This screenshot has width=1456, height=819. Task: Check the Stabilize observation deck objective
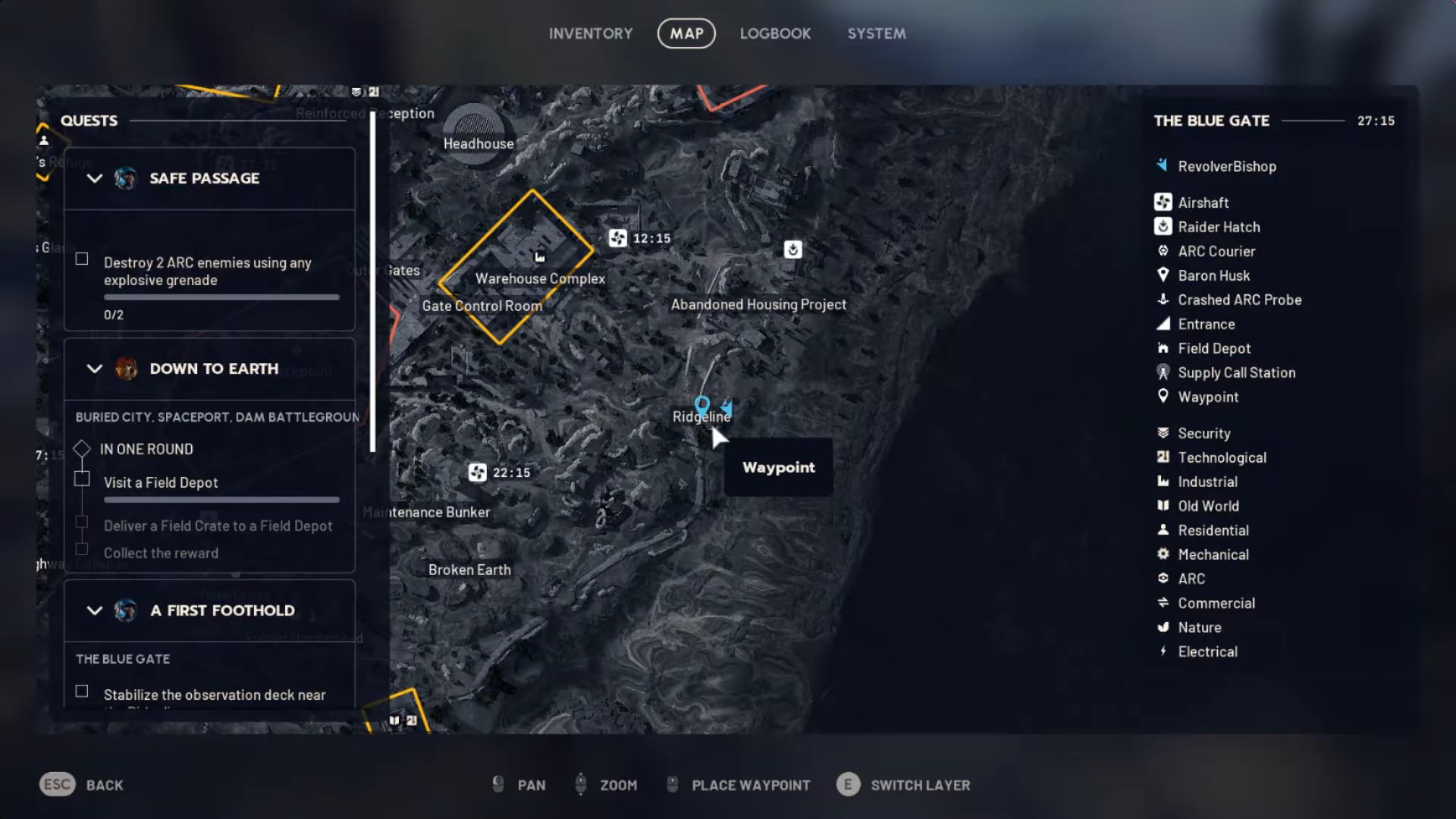click(81, 691)
